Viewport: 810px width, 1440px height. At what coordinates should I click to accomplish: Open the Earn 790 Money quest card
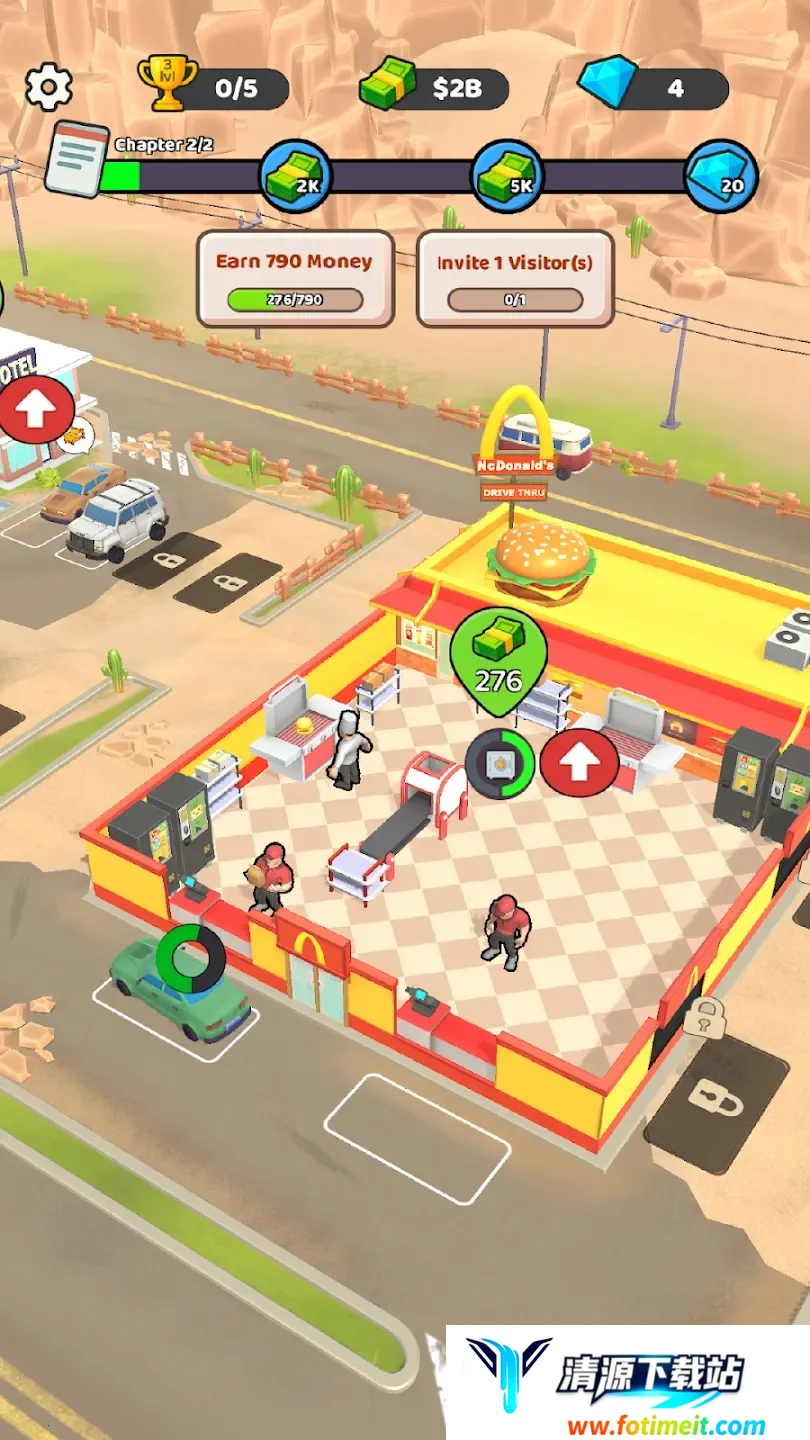tap(295, 278)
